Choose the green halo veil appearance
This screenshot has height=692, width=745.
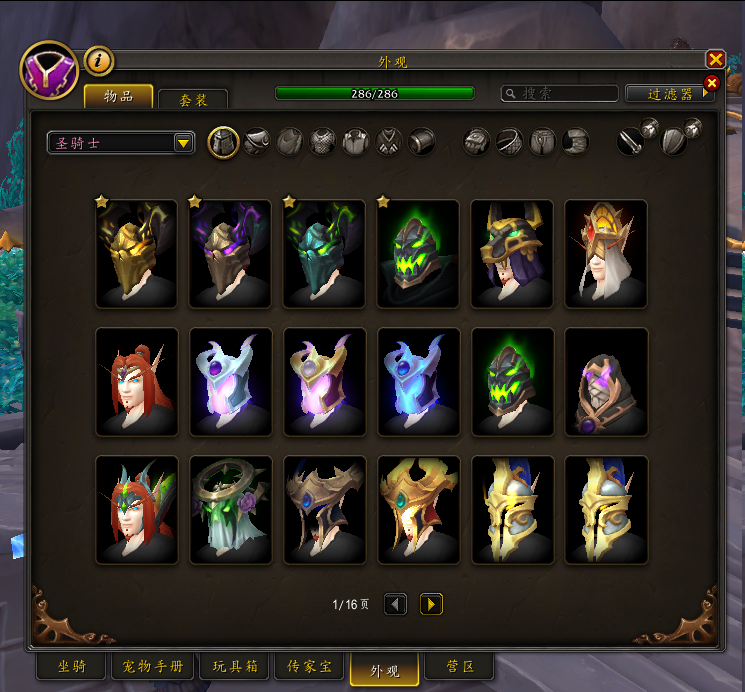coord(231,510)
